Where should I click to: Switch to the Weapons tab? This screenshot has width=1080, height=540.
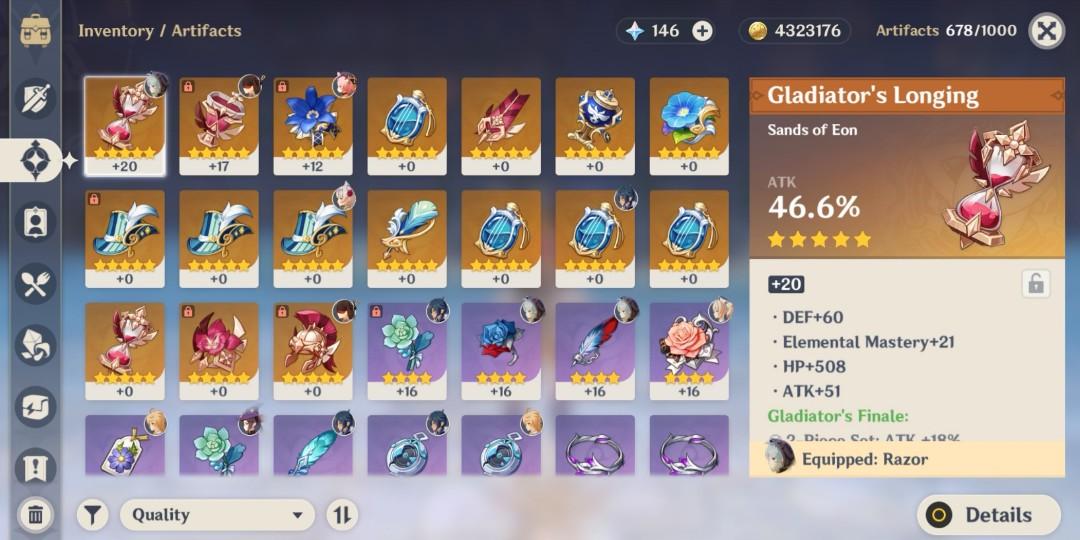point(35,97)
